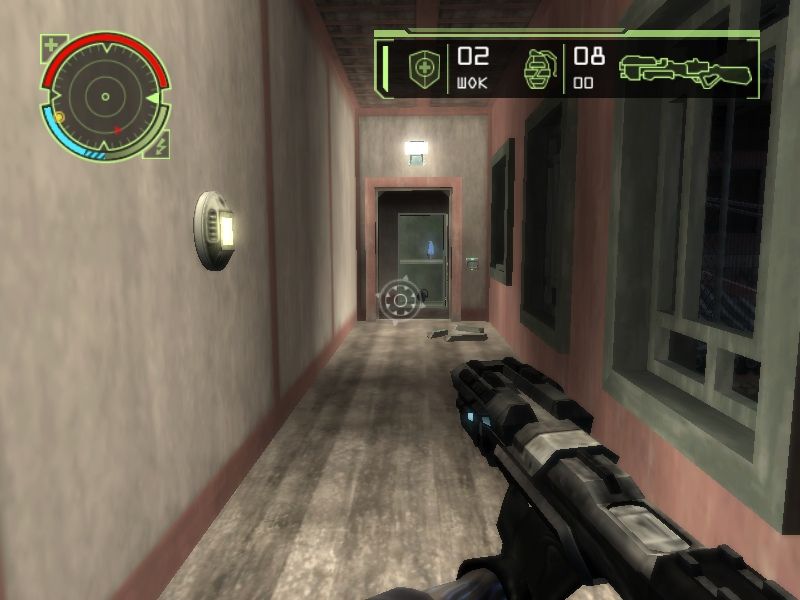The height and width of the screenshot is (600, 800).
Task: Select the green rifle weapon icon
Action: click(x=685, y=68)
